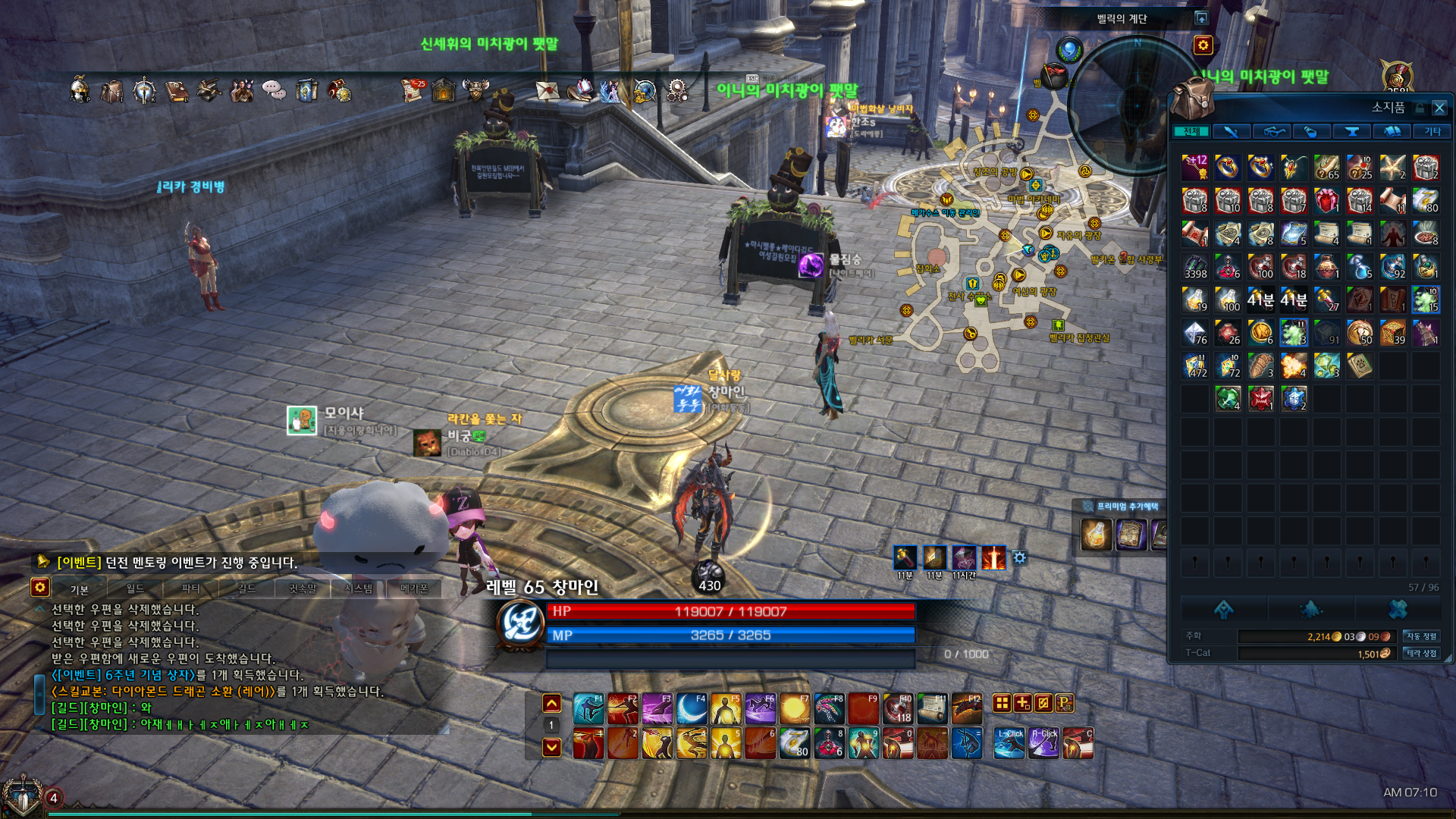Image resolution: width=1456 pixels, height=819 pixels.
Task: Switch hotbar page with the down arrow
Action: click(x=551, y=747)
